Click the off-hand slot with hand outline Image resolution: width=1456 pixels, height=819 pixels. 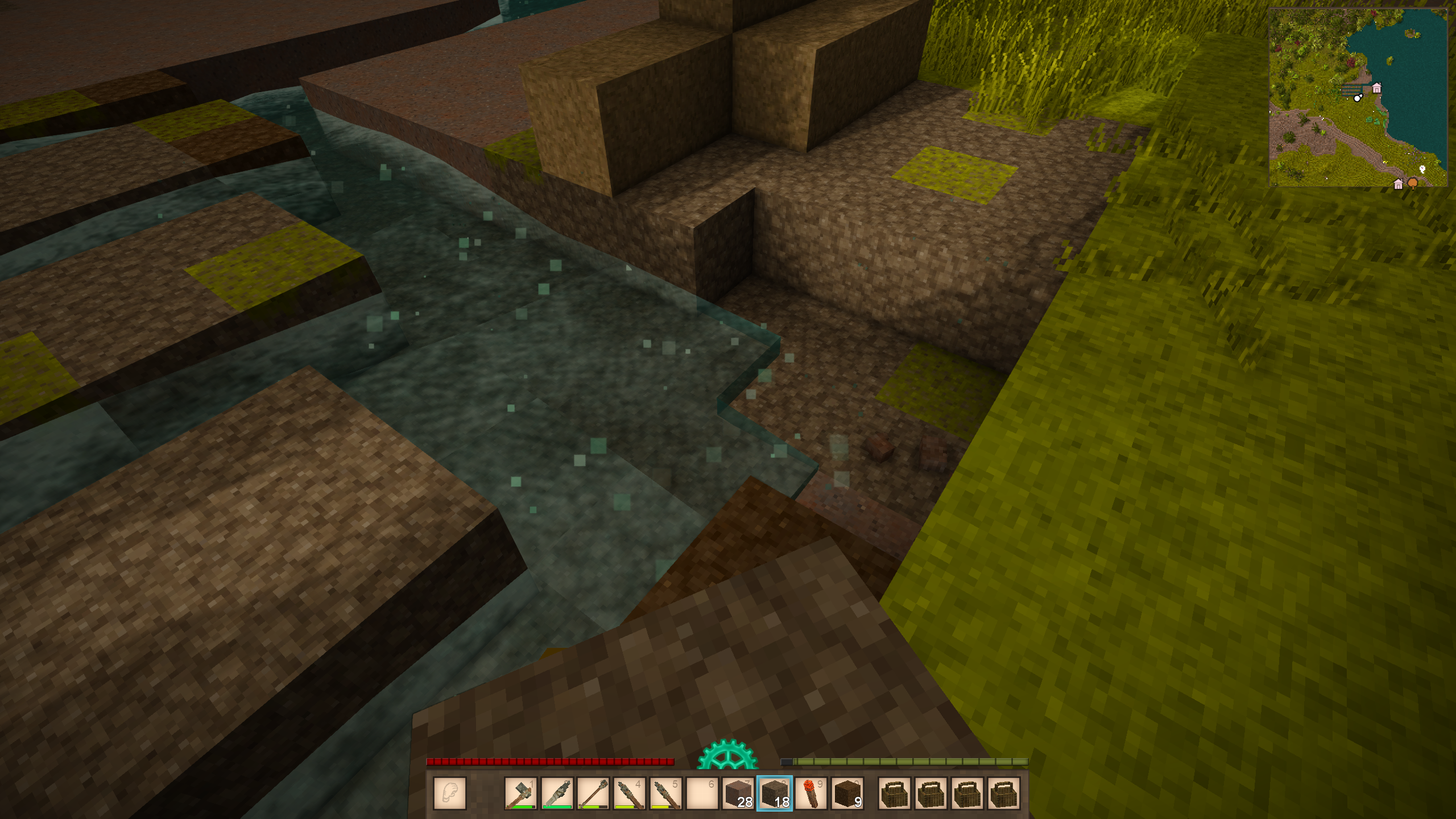tap(450, 793)
